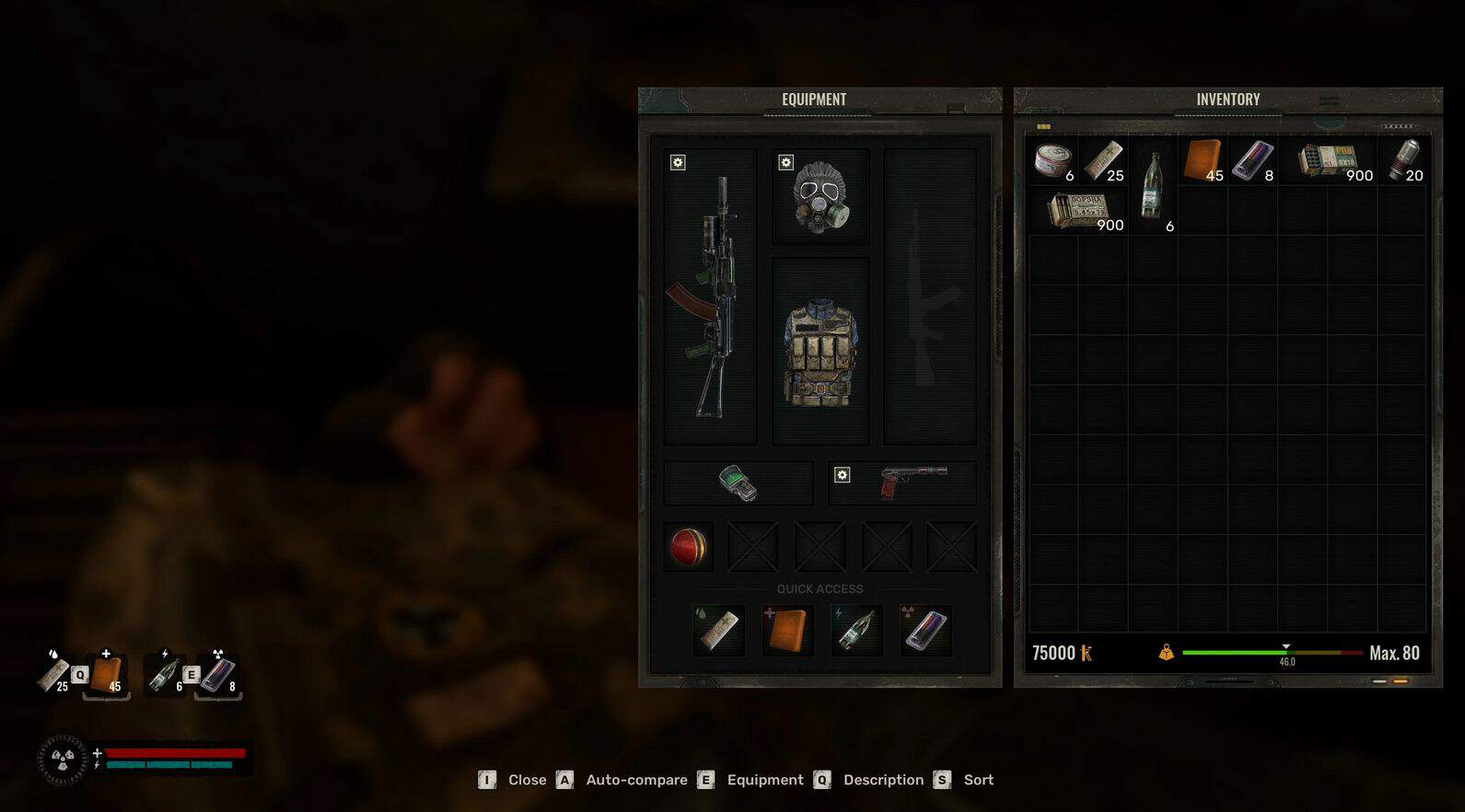This screenshot has width=1465, height=812.
Task: Select the tall green bottle in inventory grid
Action: (1152, 186)
